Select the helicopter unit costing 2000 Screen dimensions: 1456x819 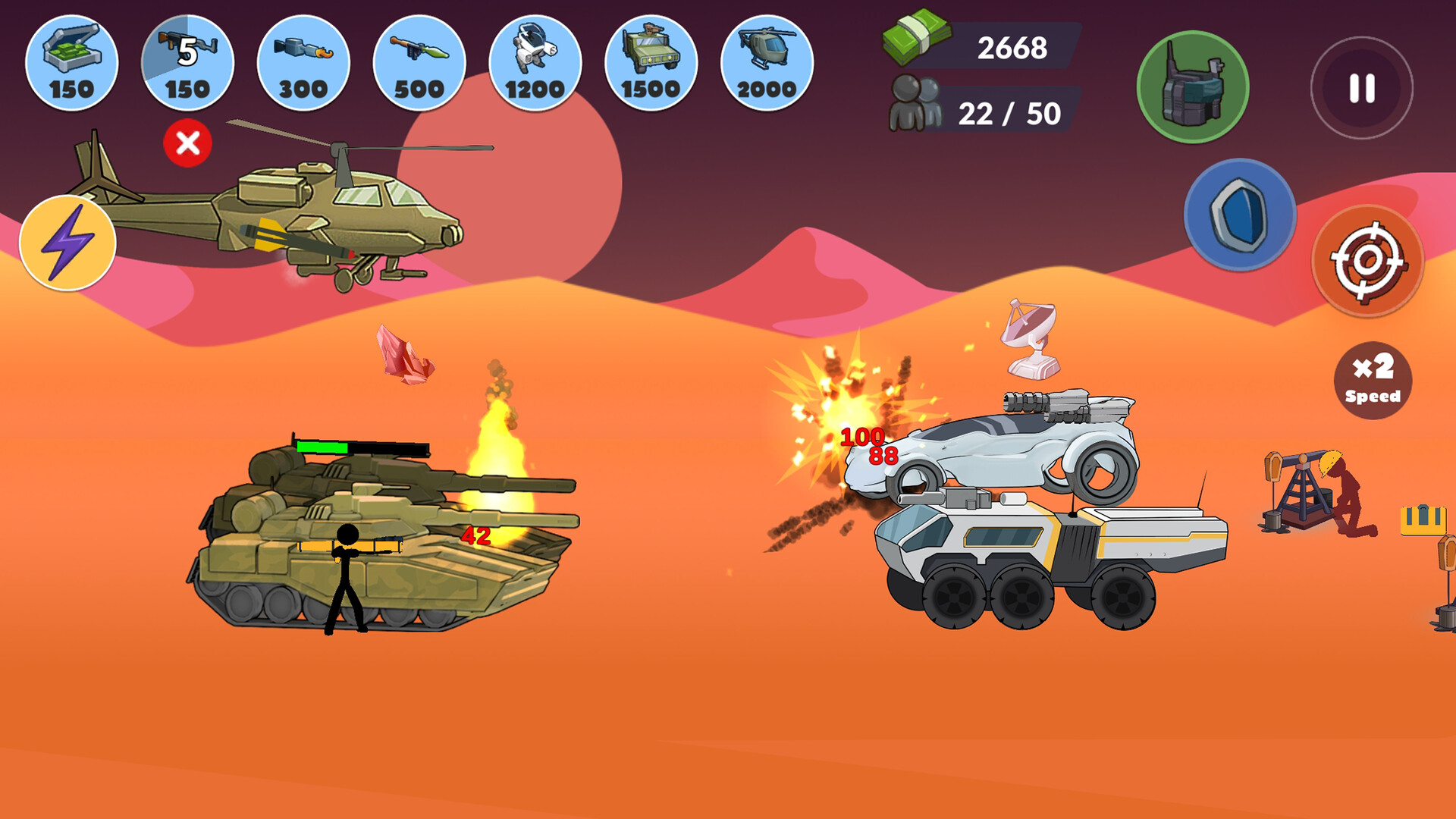pyautogui.click(x=768, y=64)
